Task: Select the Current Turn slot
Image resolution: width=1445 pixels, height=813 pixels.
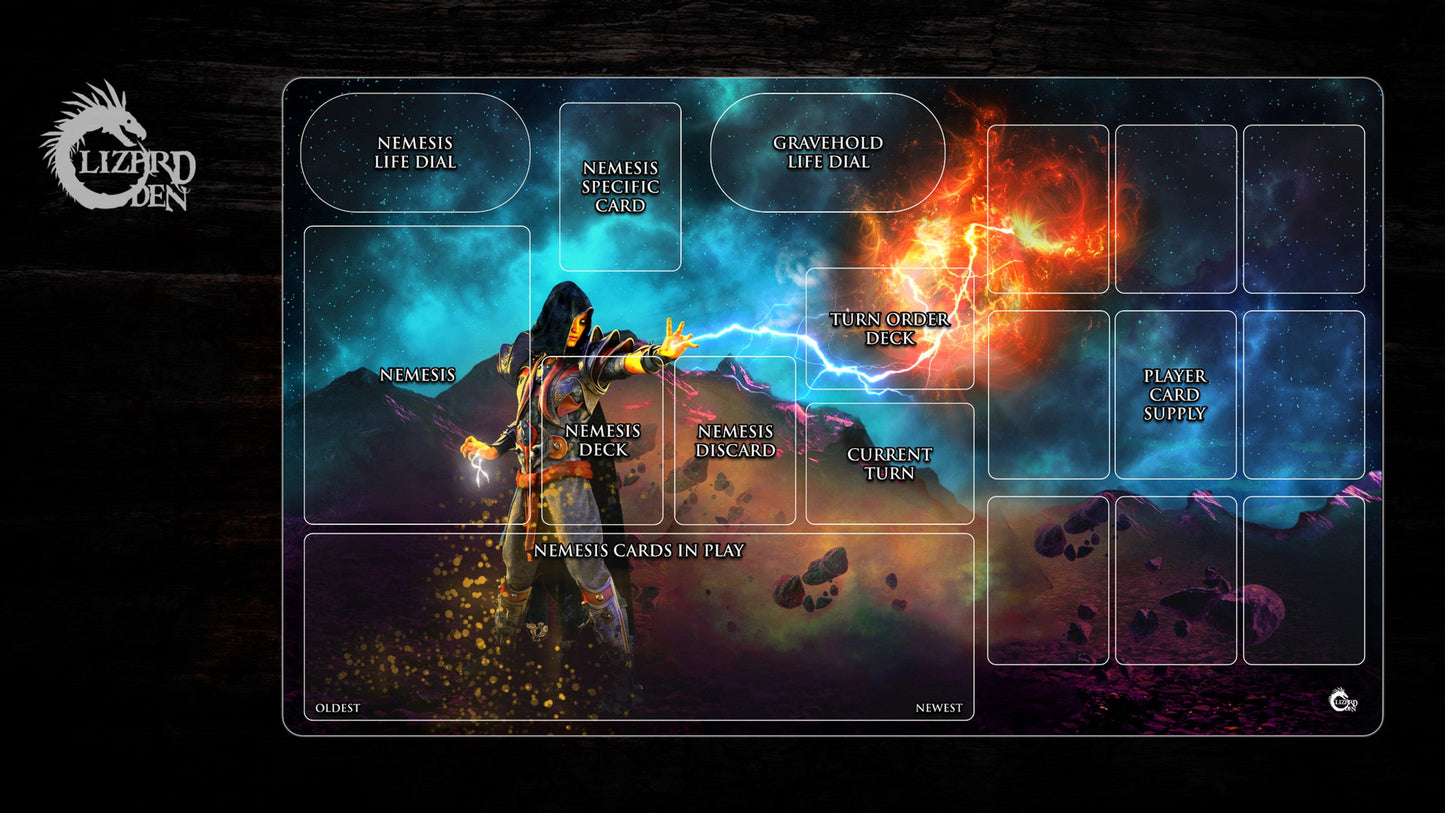Action: (x=890, y=463)
